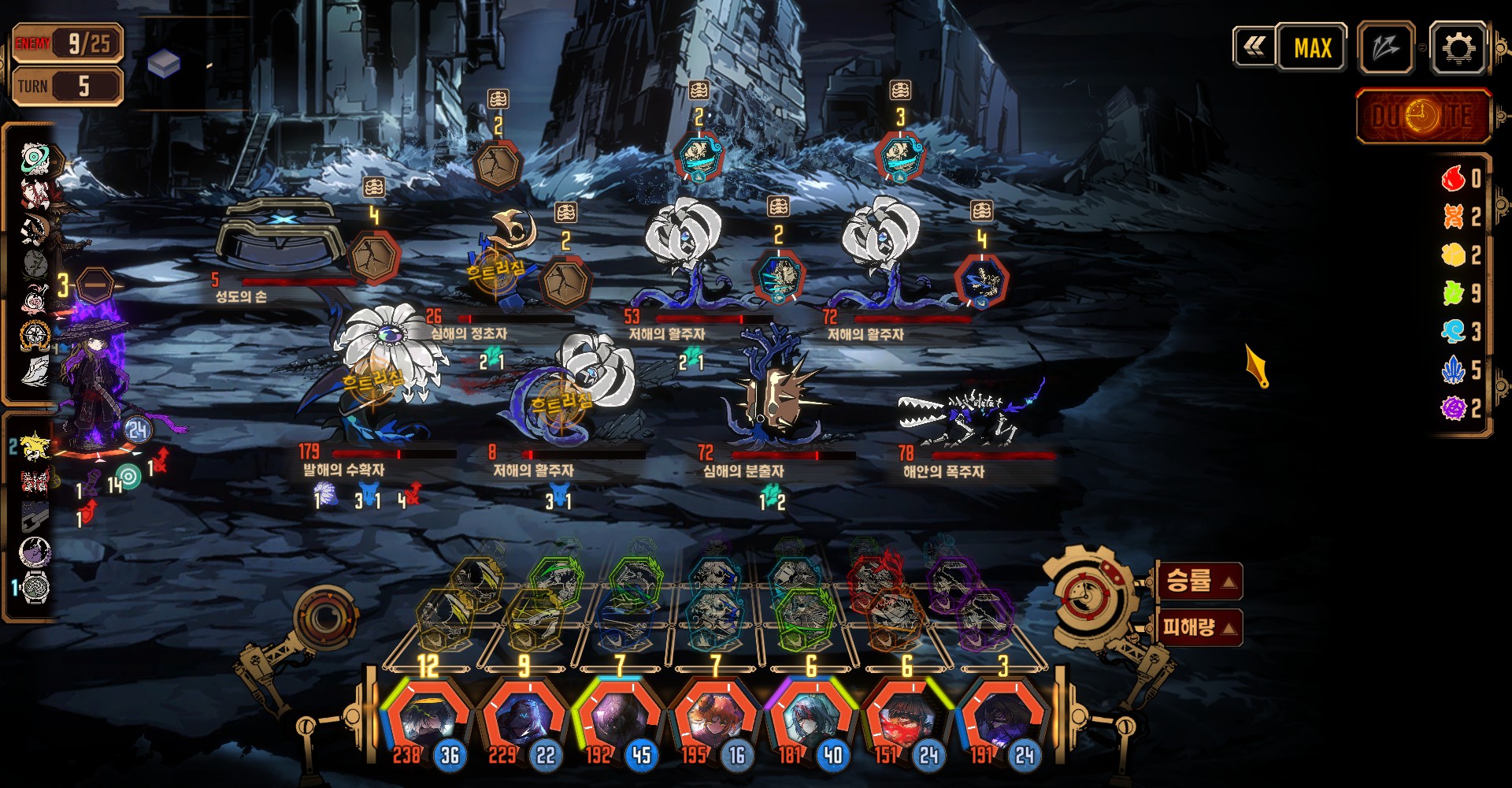Choose the sinner portrait with 192 HP
Screen dimensions: 1512x788
[618, 719]
